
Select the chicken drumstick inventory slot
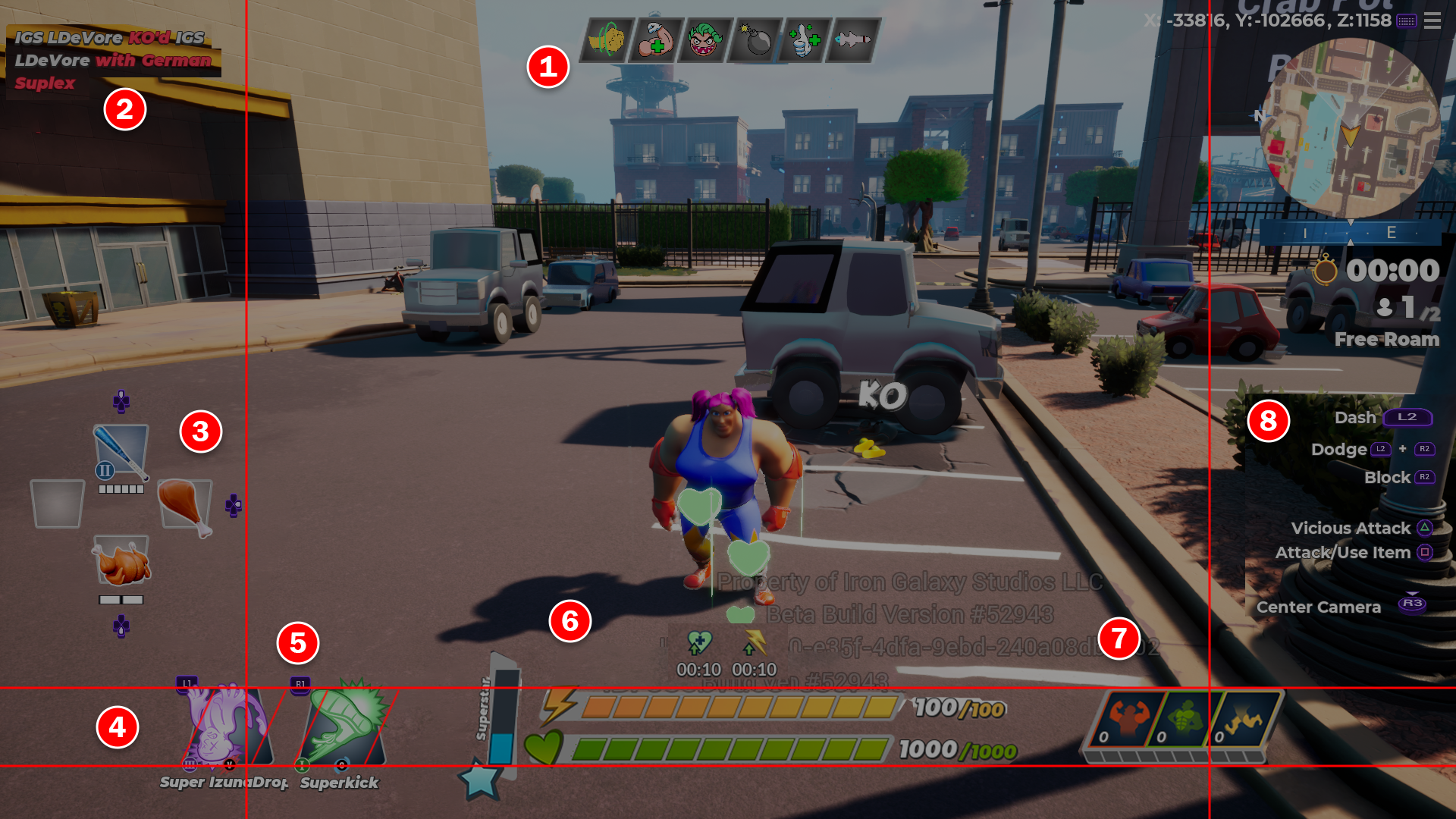click(x=184, y=504)
